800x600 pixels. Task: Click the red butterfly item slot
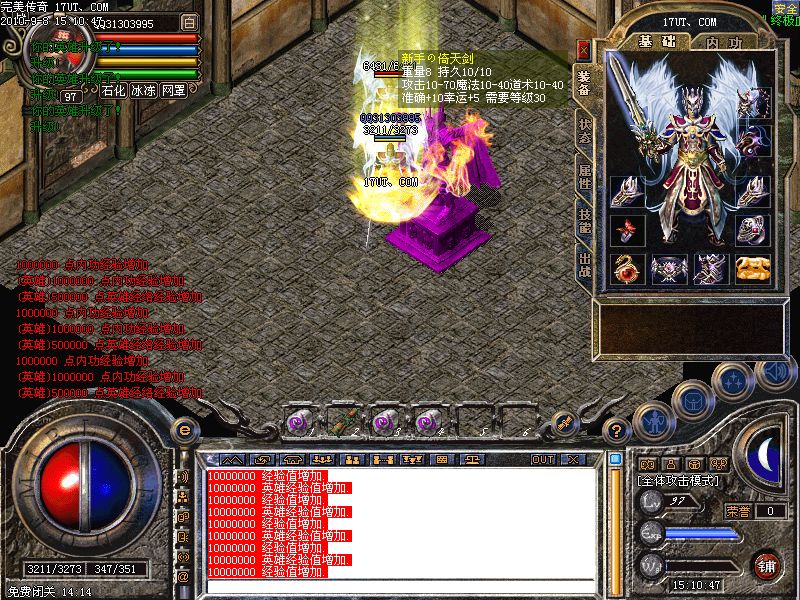(628, 230)
